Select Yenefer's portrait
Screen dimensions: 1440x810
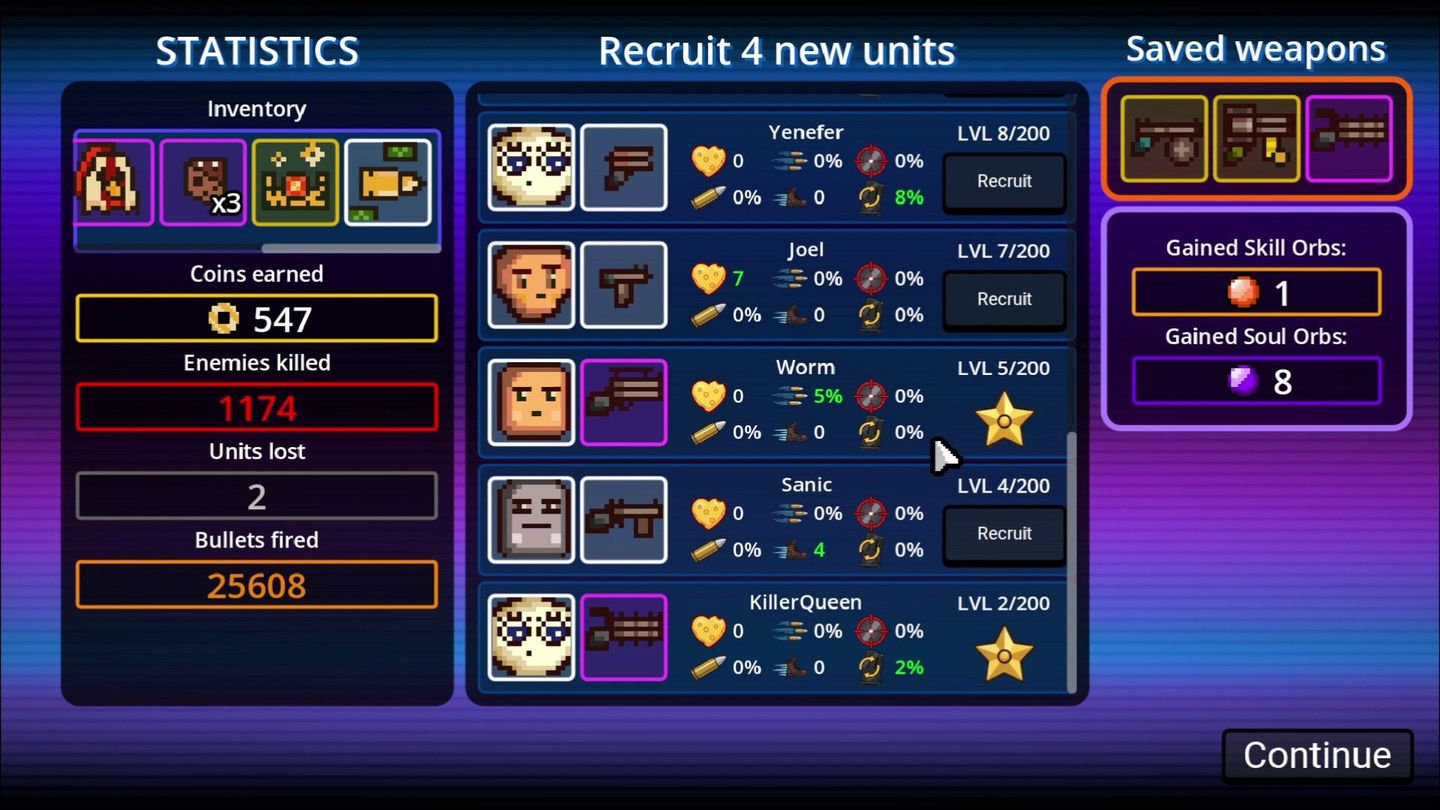pyautogui.click(x=531, y=167)
